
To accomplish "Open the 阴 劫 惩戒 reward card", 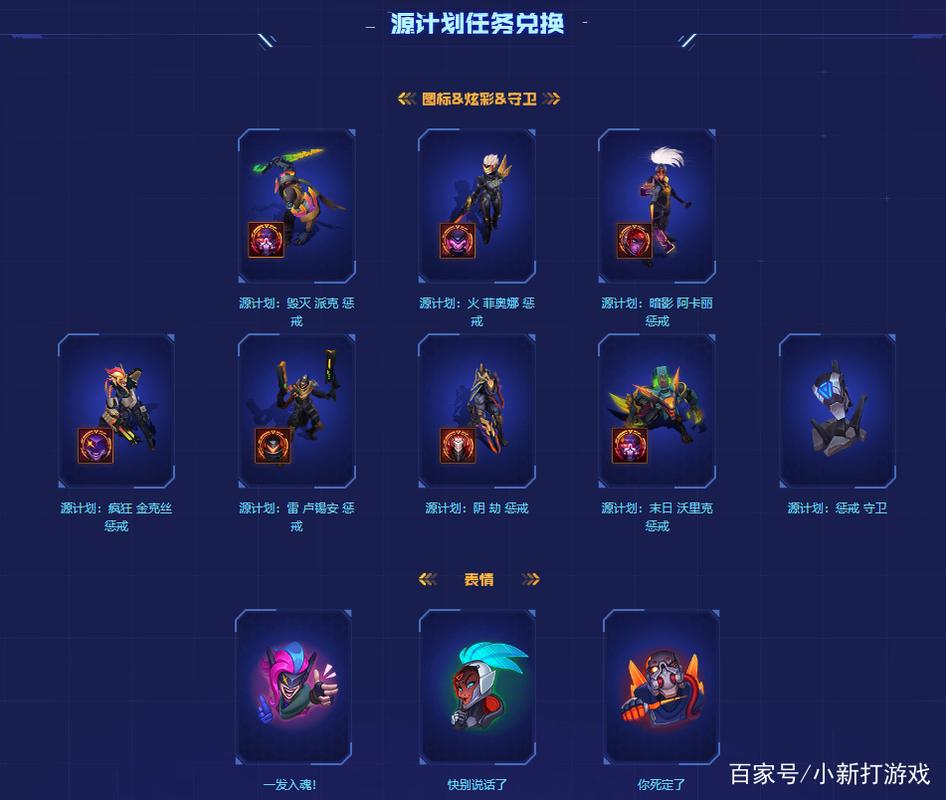I will 476,410.
